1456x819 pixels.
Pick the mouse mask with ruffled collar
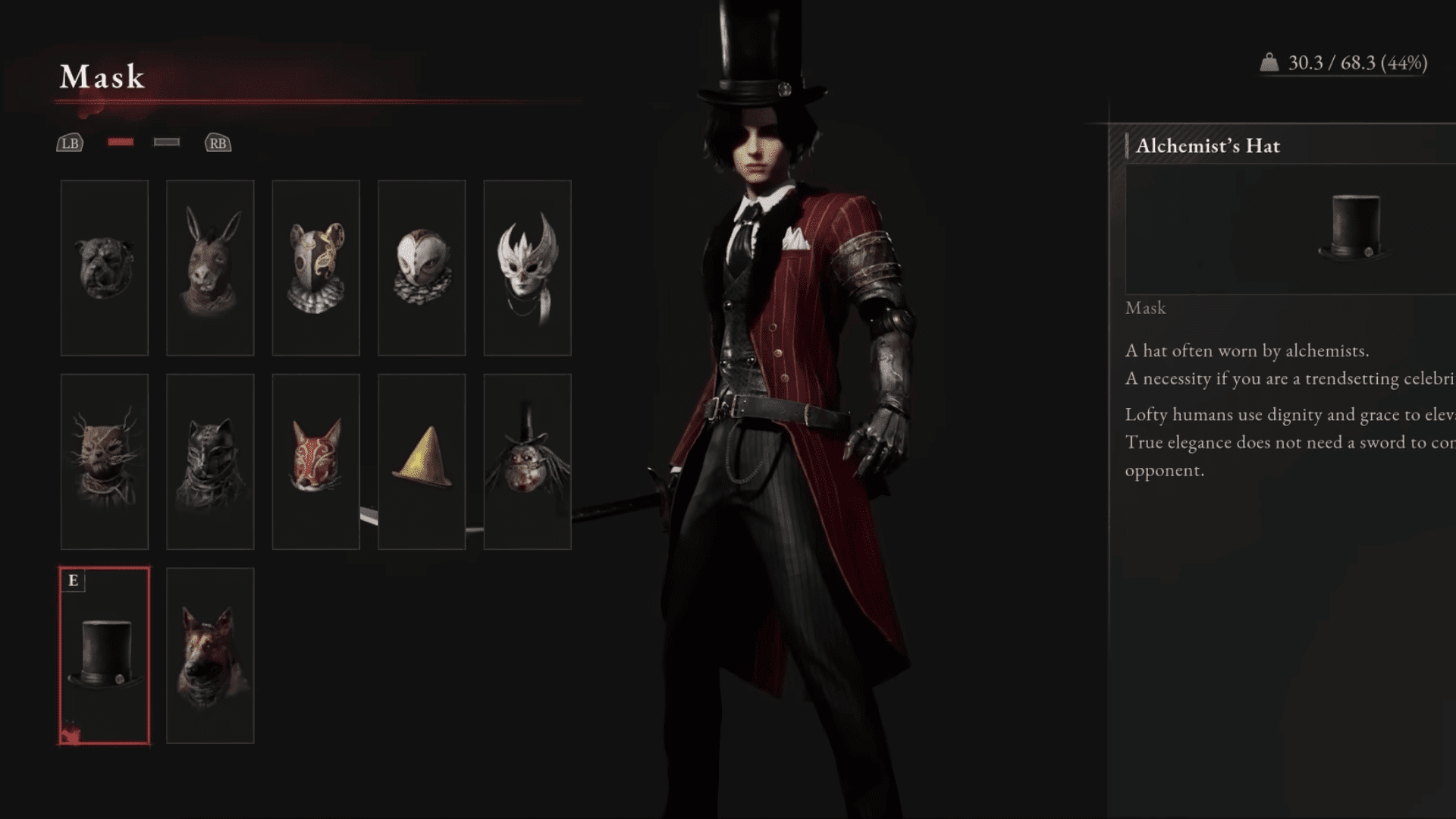[315, 268]
